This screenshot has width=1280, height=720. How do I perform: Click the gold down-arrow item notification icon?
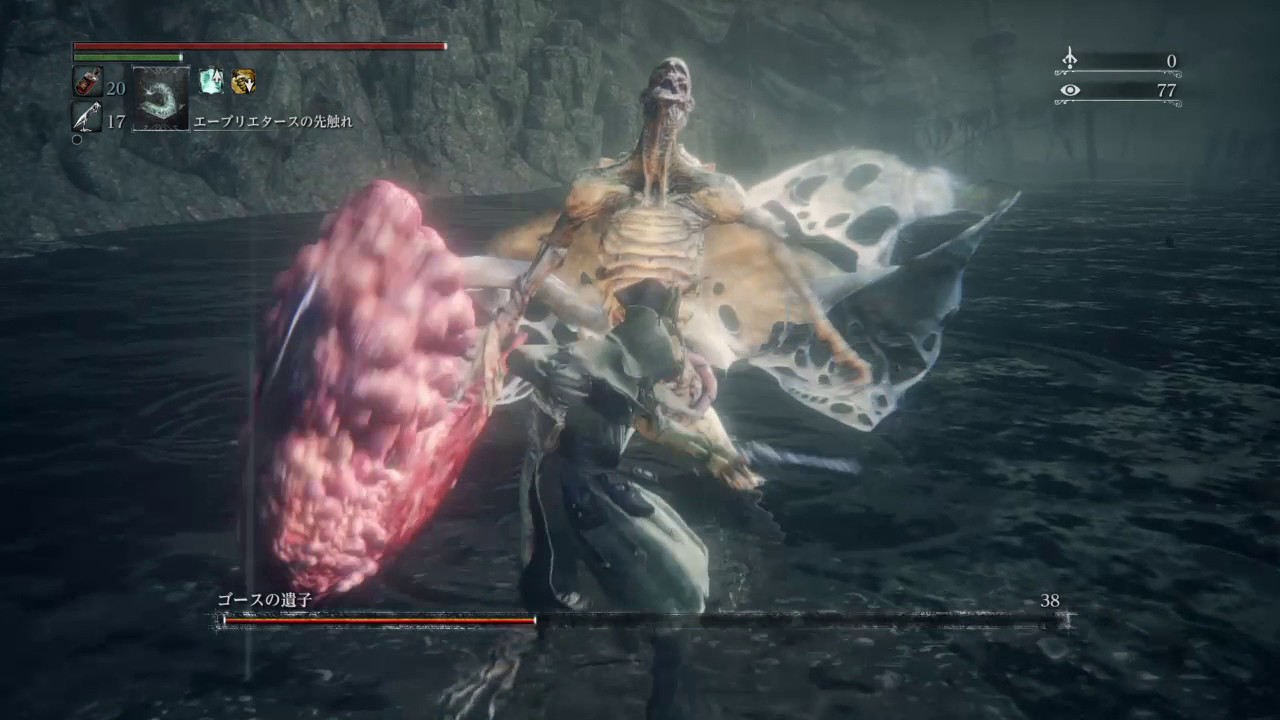(244, 82)
